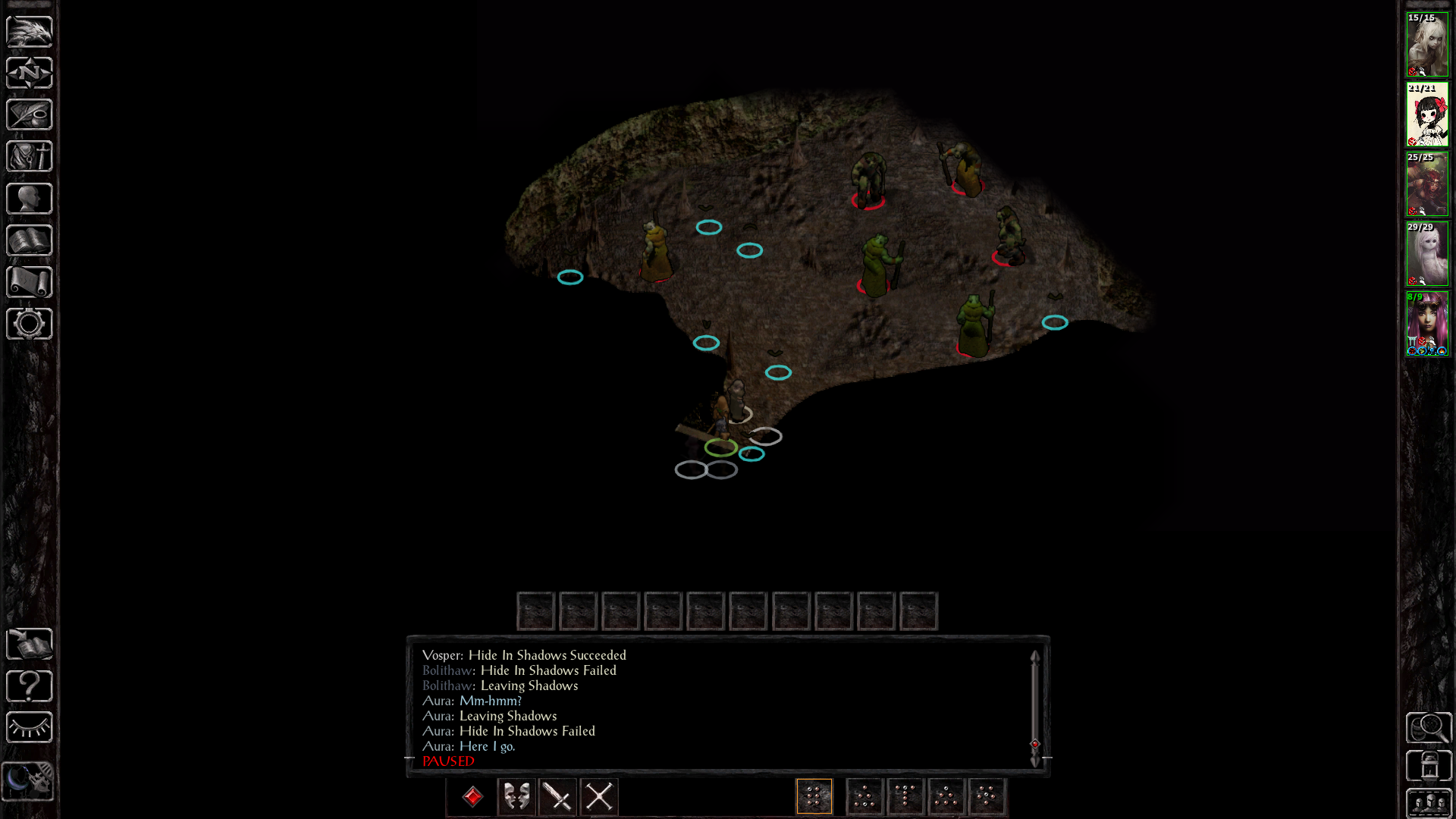Open the mage spellbook icon

30,240
